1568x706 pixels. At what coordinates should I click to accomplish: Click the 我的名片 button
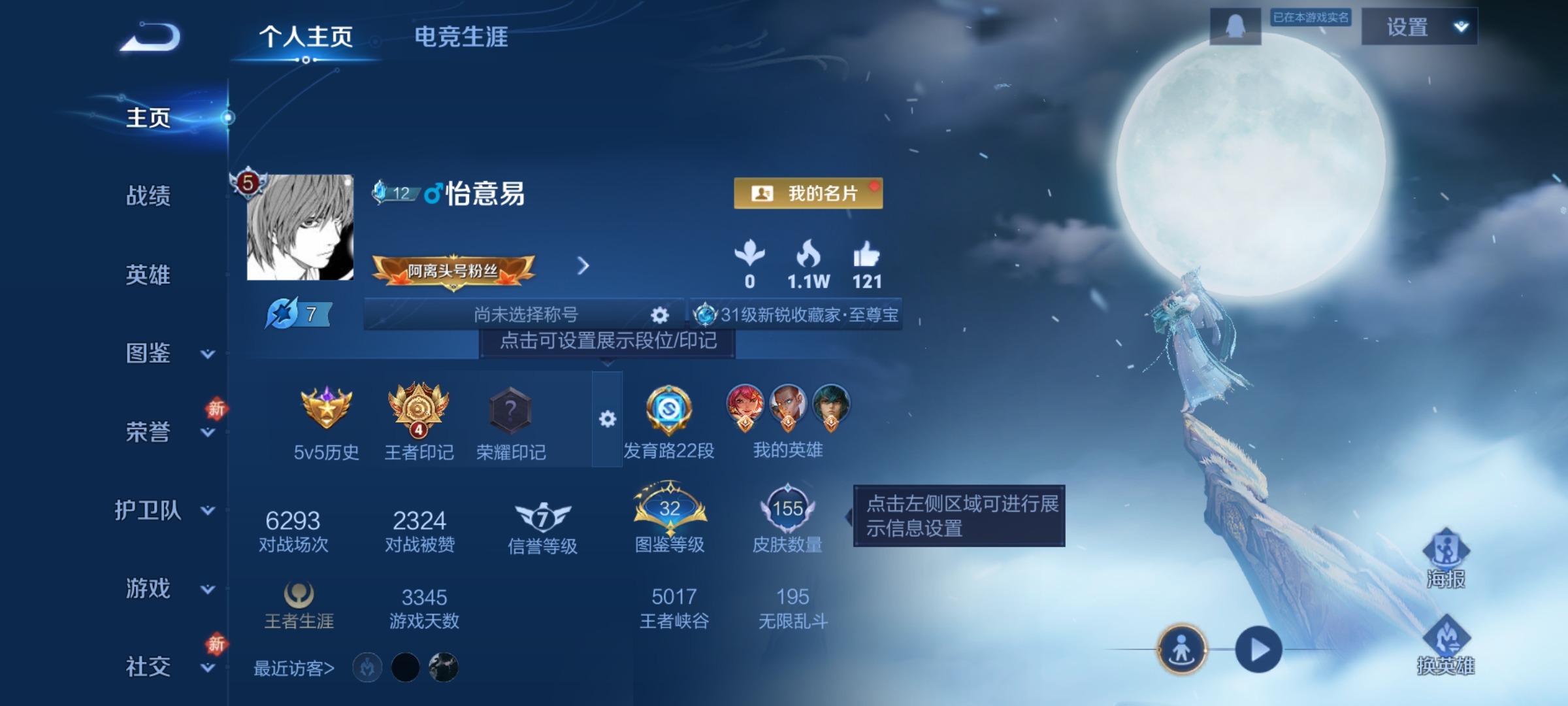click(808, 193)
